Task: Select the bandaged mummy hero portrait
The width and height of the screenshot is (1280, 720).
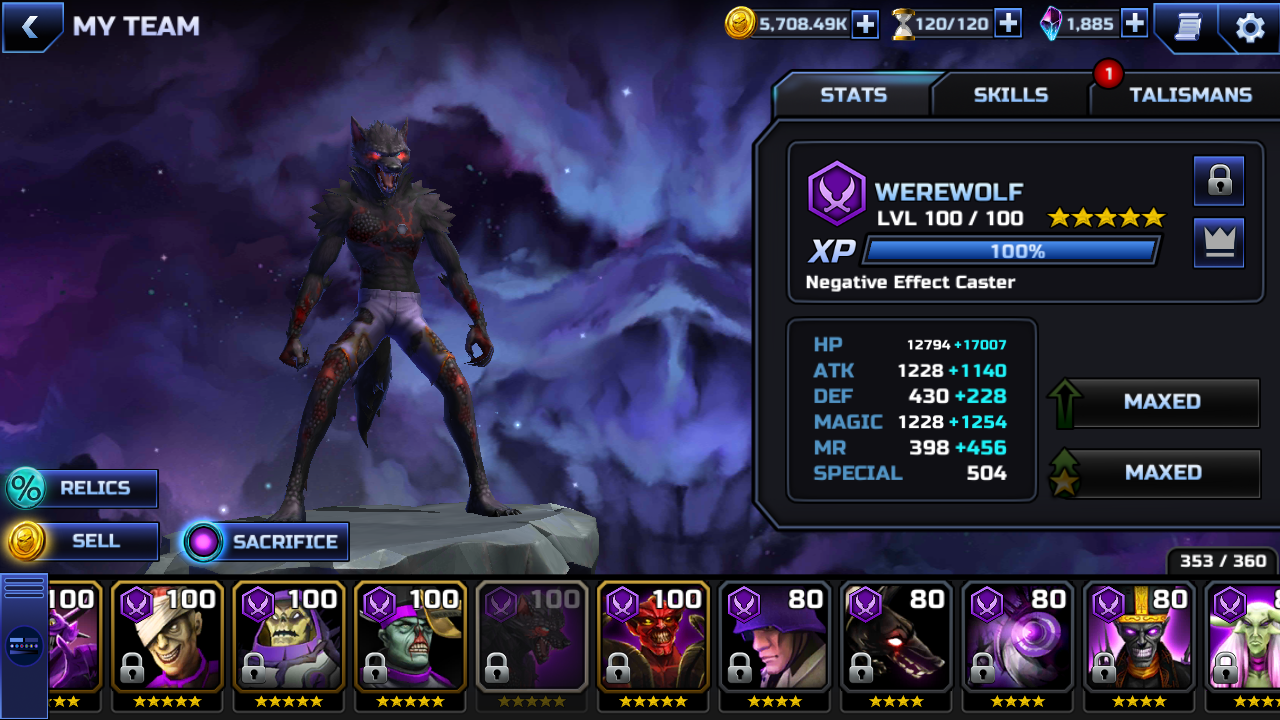Action: pyautogui.click(x=167, y=637)
